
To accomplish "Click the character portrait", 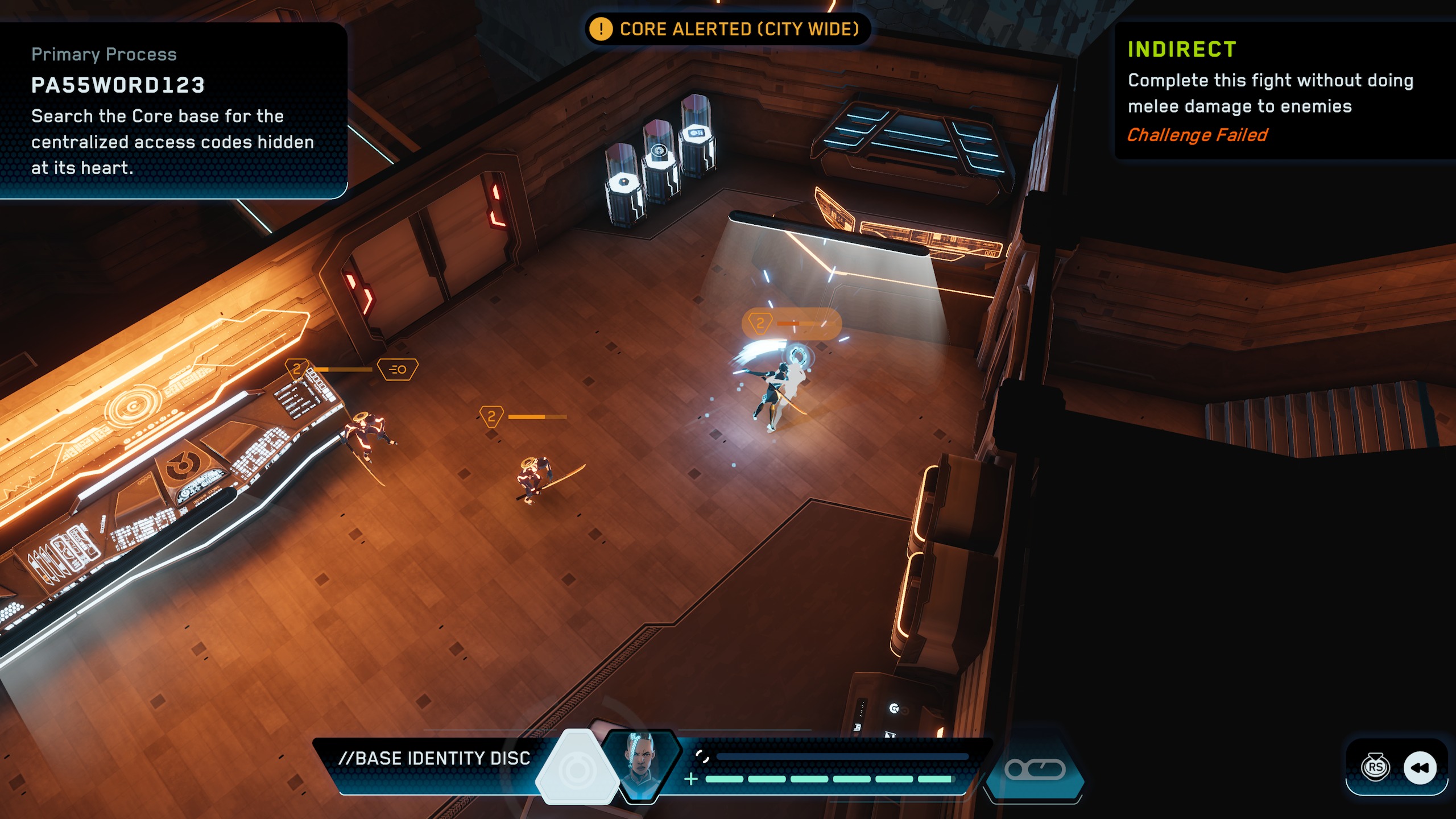I will click(x=642, y=765).
